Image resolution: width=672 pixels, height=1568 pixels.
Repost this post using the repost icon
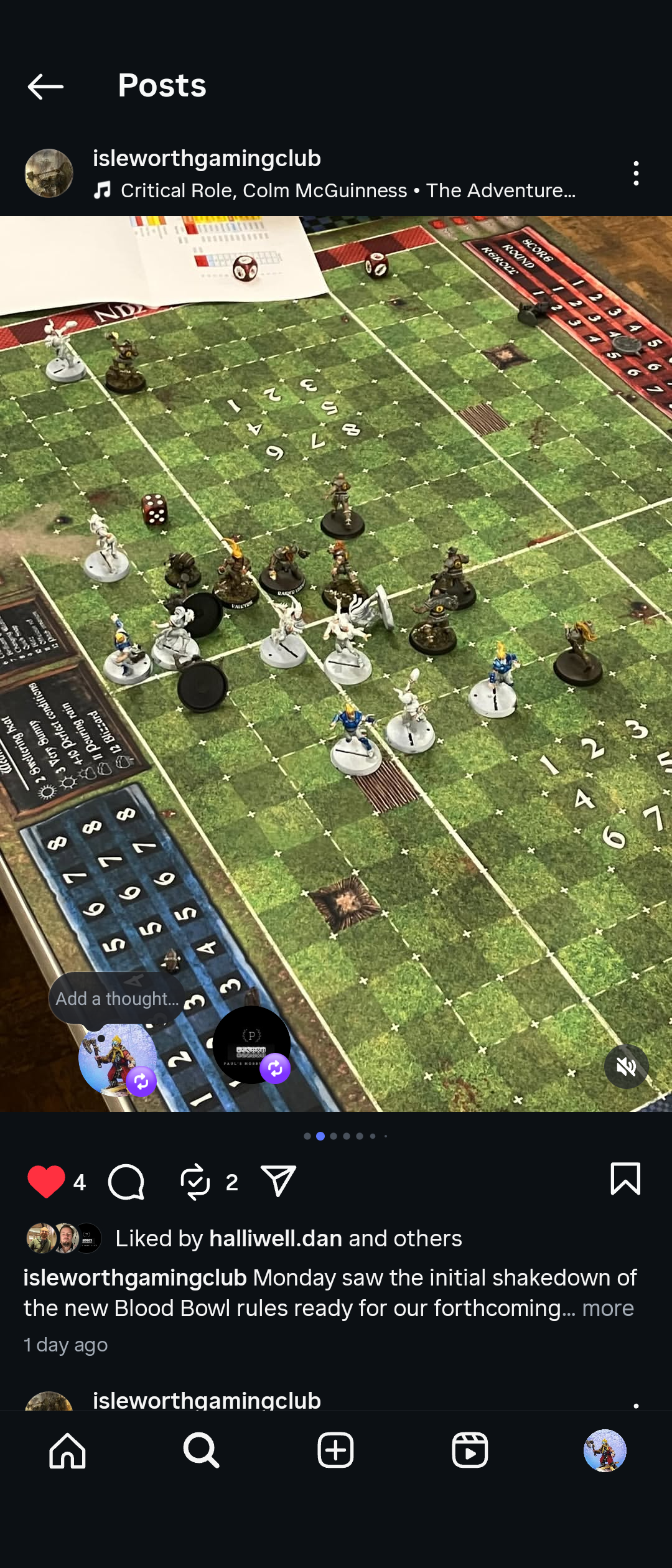pyautogui.click(x=195, y=1181)
